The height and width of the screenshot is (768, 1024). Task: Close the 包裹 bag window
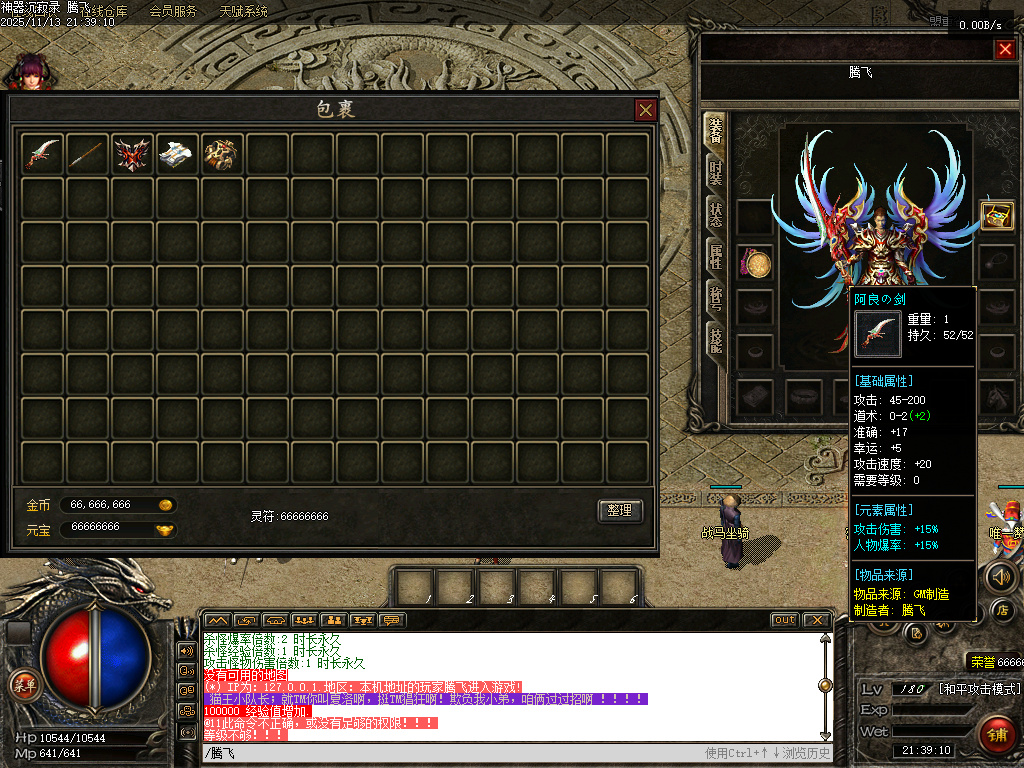tap(646, 110)
